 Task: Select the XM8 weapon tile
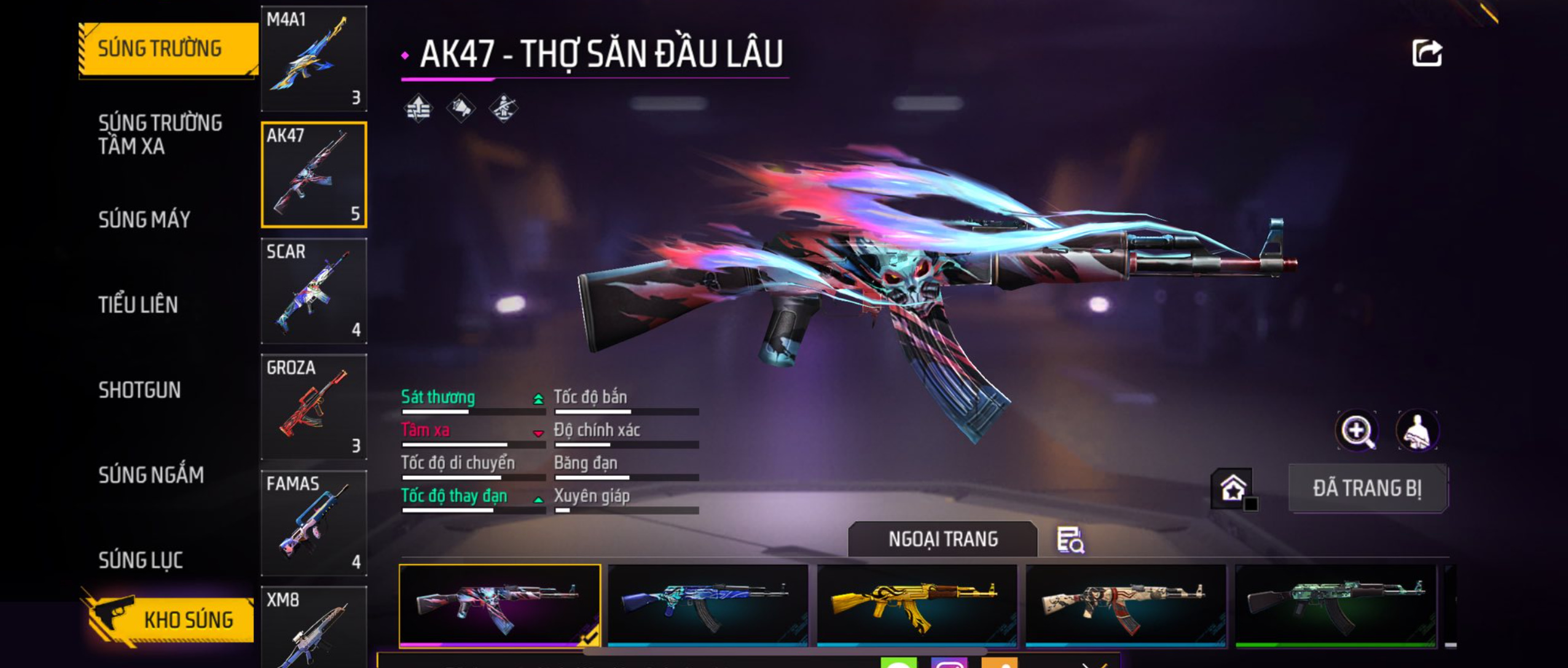click(314, 627)
